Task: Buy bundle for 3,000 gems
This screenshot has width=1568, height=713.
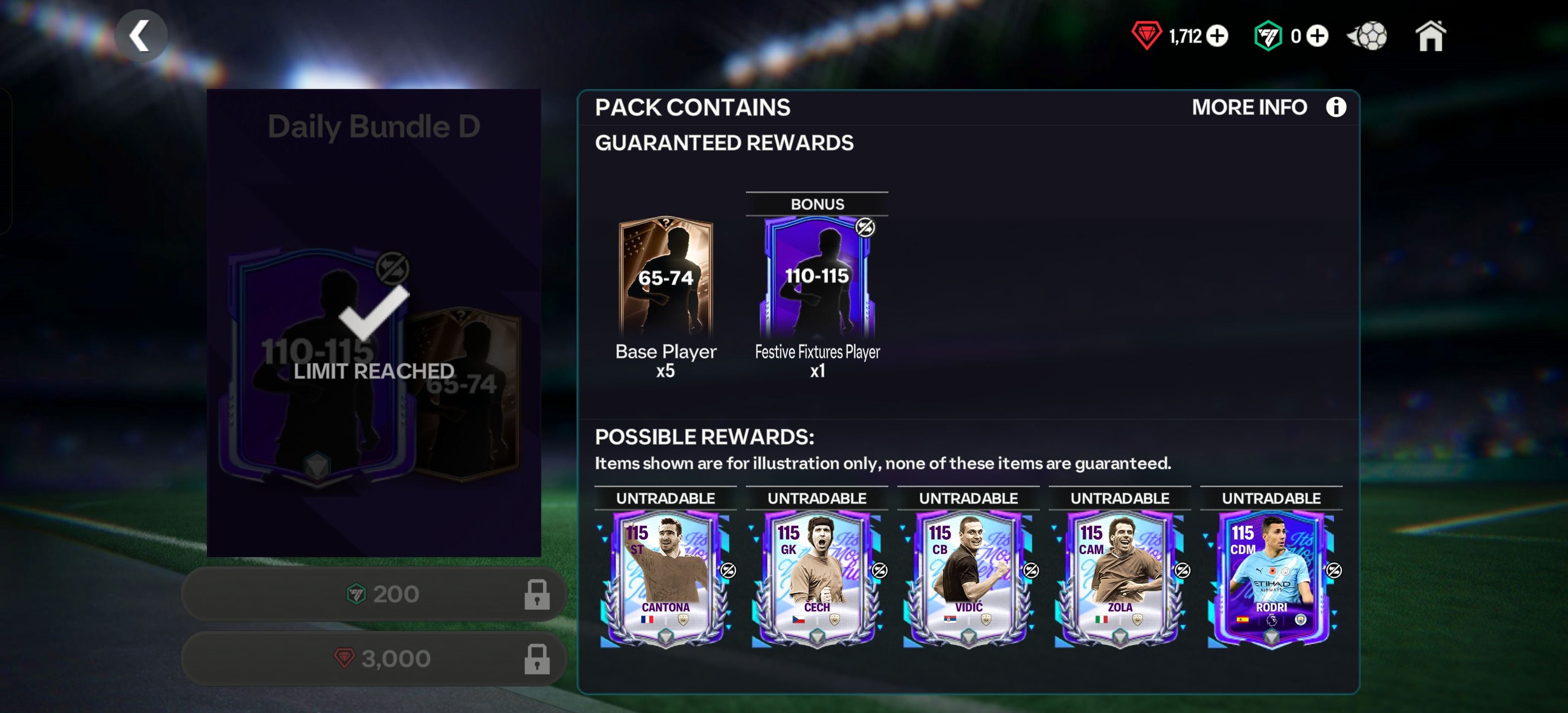Action: pos(374,658)
